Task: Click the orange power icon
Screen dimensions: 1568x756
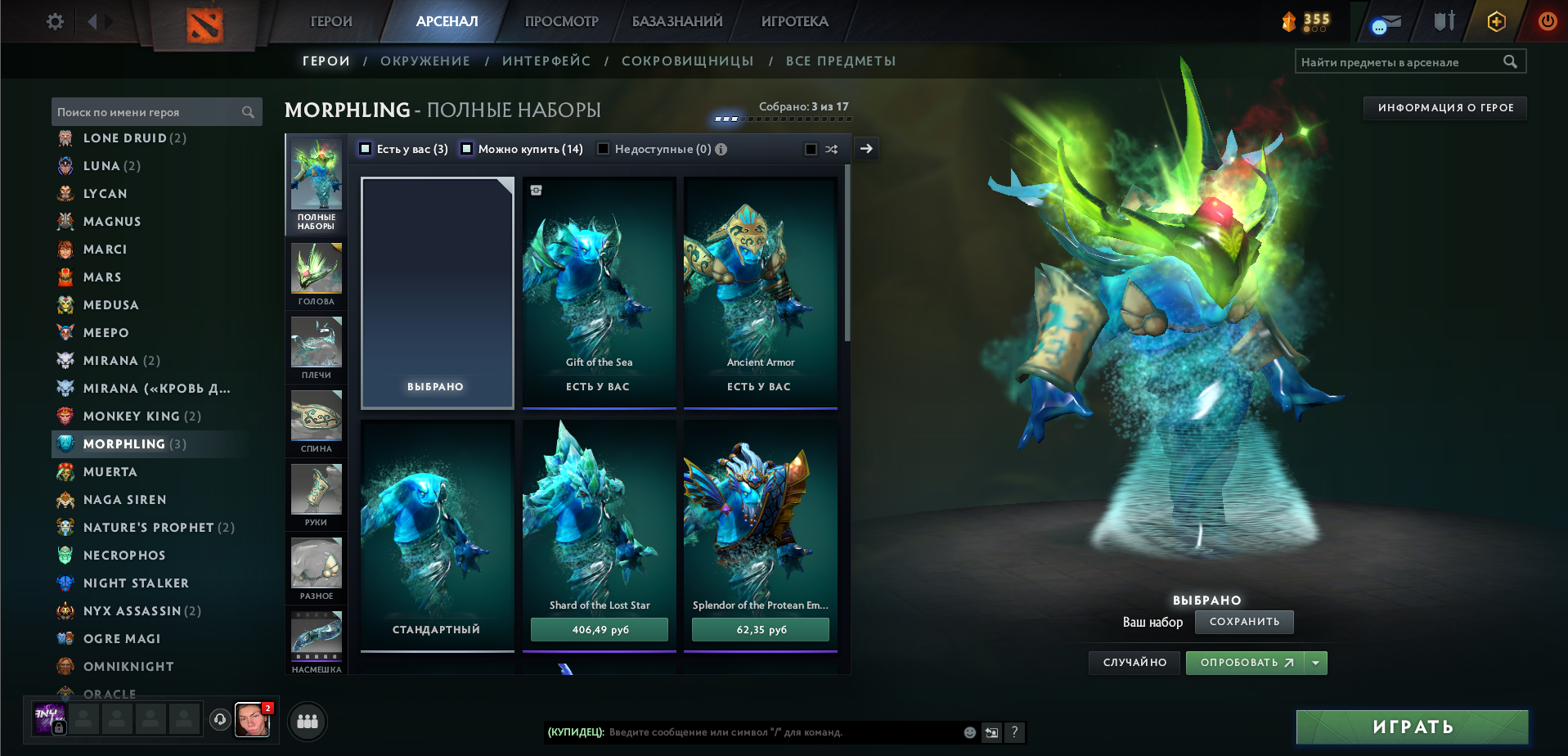Action: point(1546,22)
